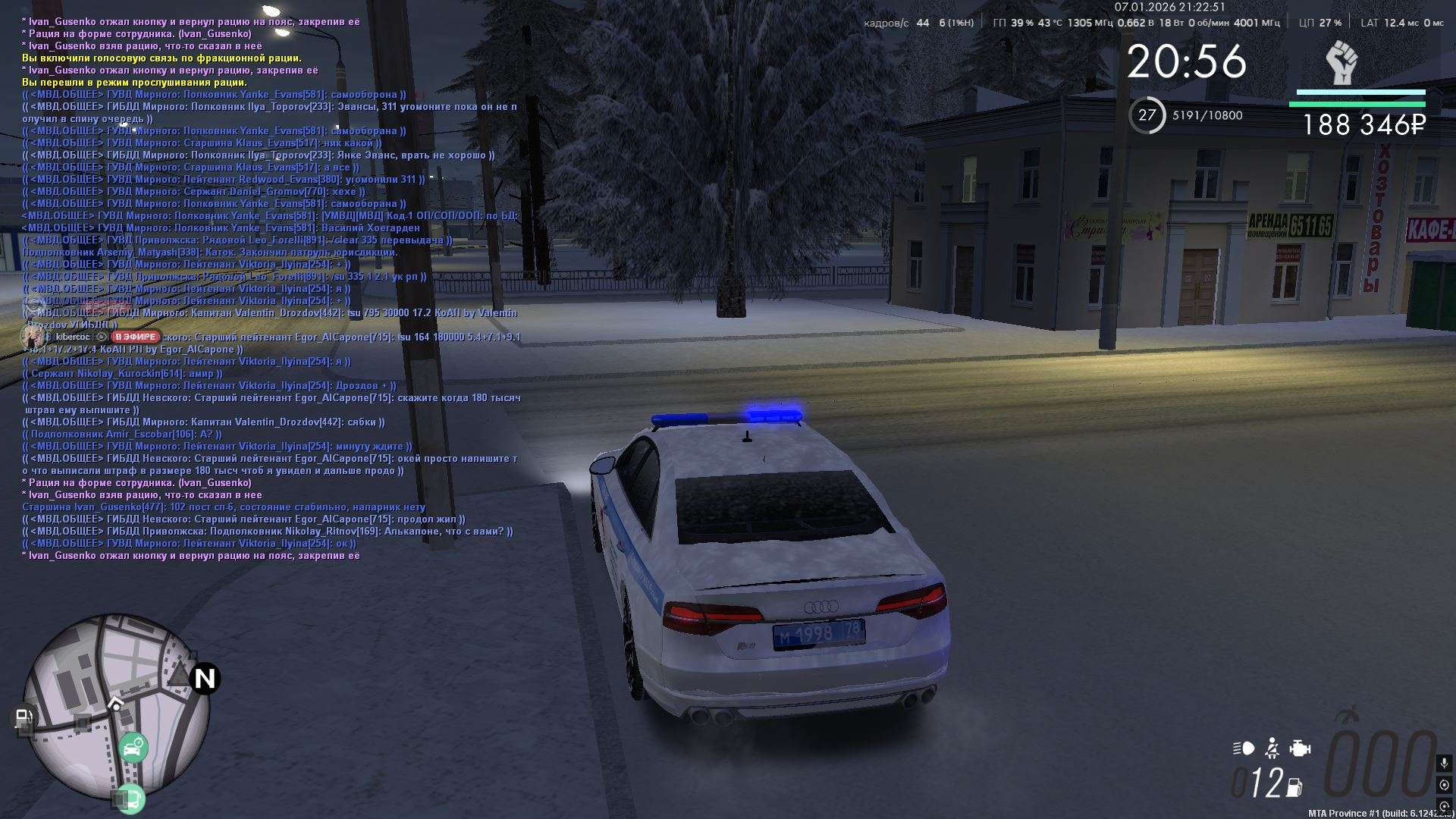Click the north compass N marker
The height and width of the screenshot is (819, 1456).
[205, 678]
